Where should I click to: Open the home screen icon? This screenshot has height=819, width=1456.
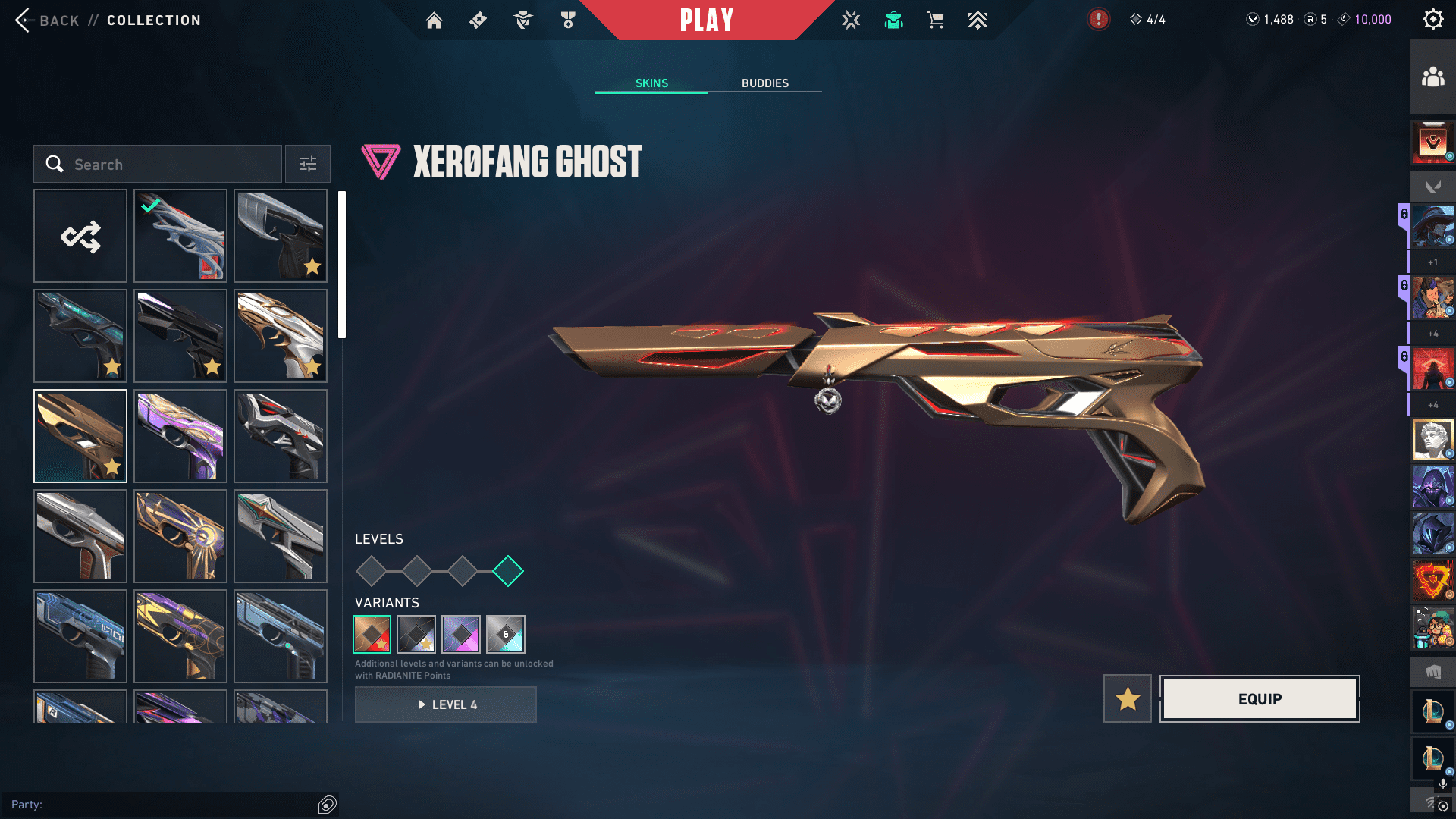point(434,20)
